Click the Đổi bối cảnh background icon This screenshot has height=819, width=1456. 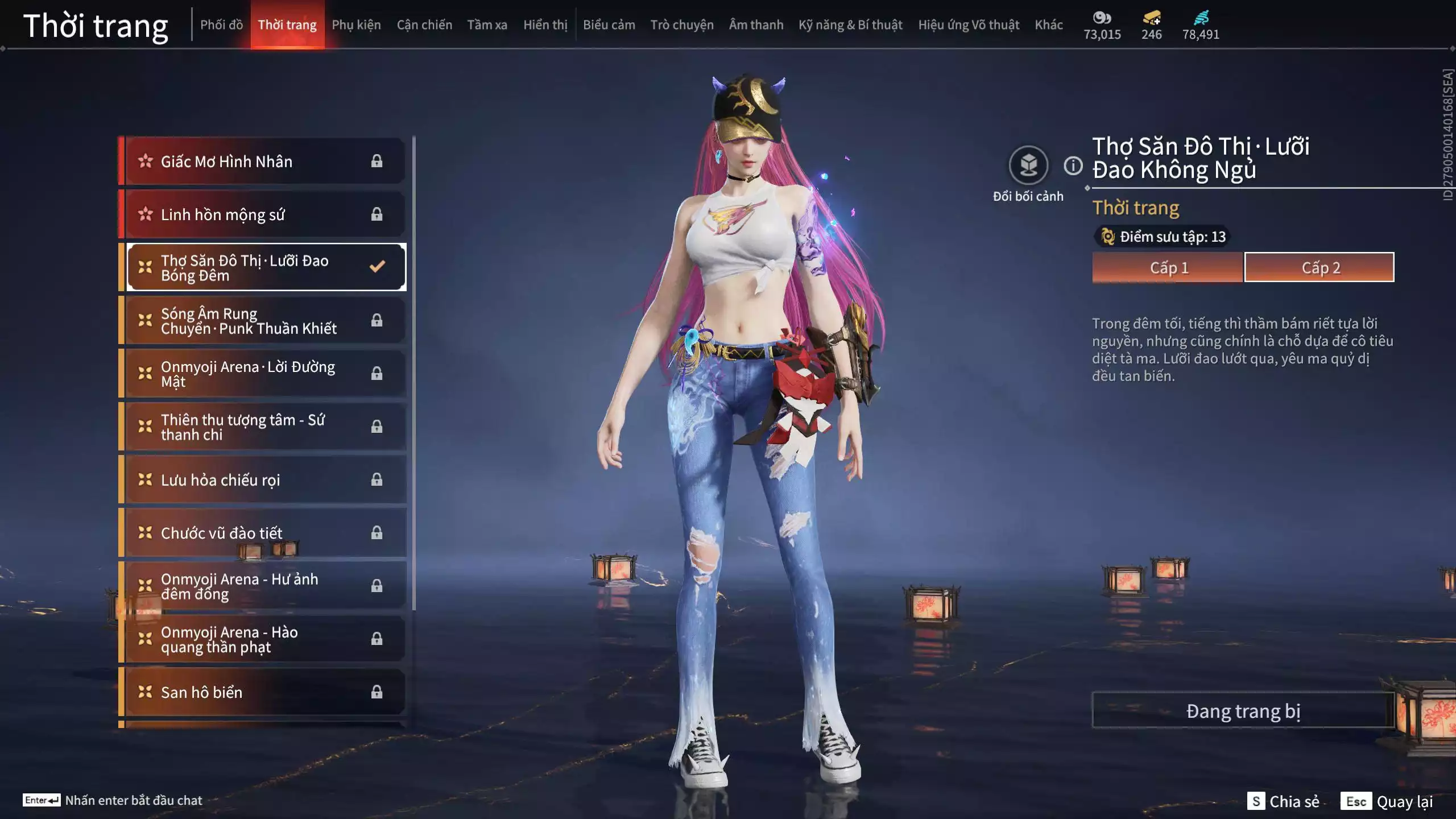pyautogui.click(x=1028, y=166)
